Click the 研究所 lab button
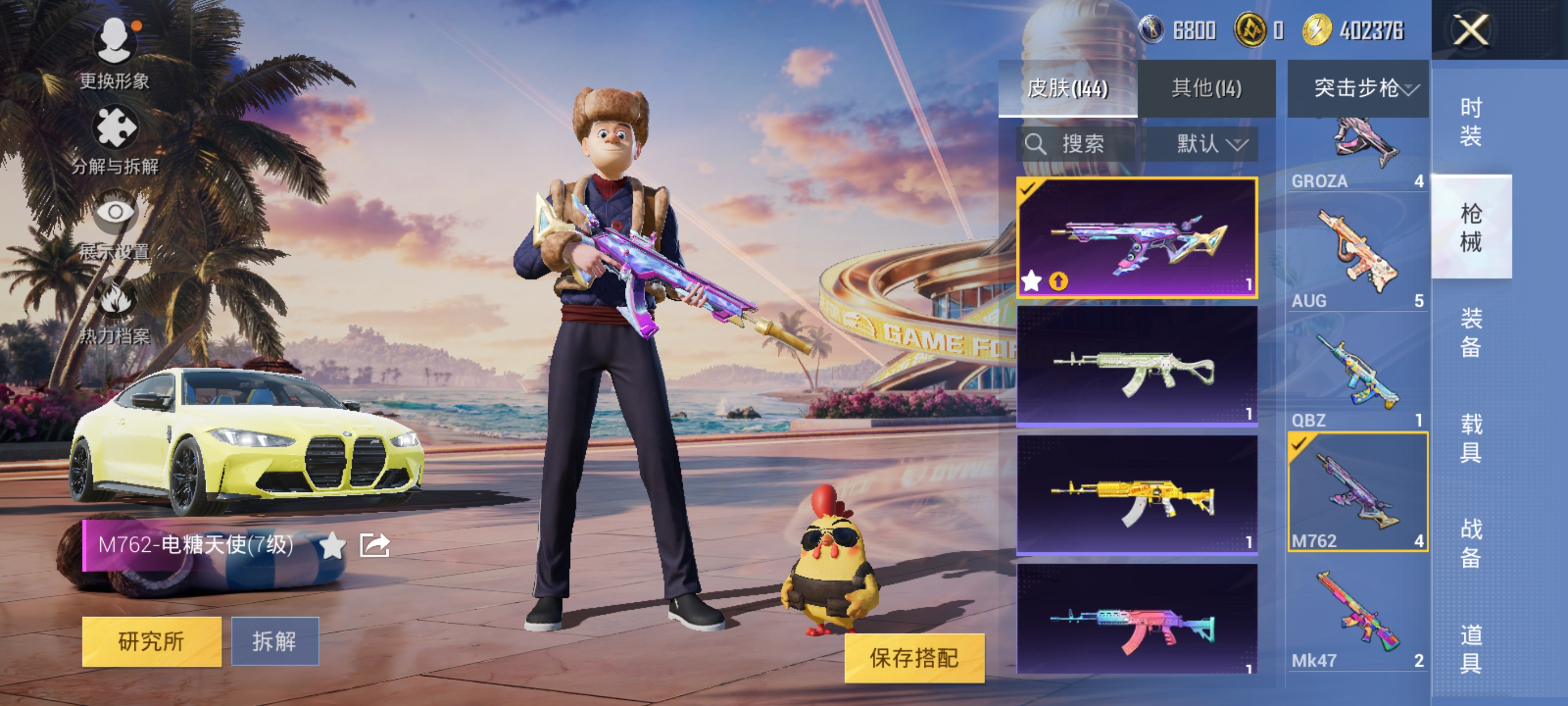 (x=152, y=641)
